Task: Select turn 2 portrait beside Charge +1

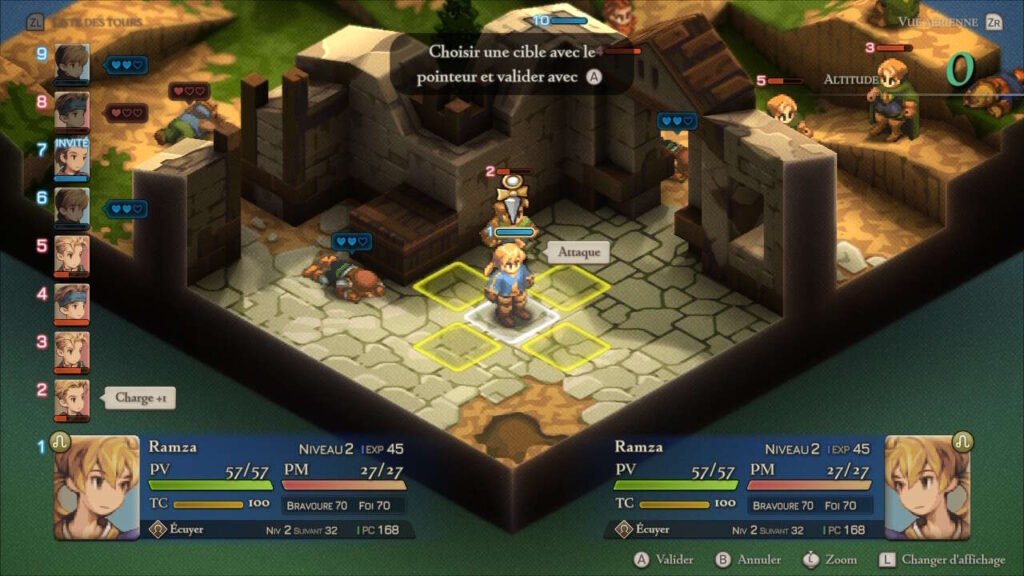Action: tap(72, 399)
